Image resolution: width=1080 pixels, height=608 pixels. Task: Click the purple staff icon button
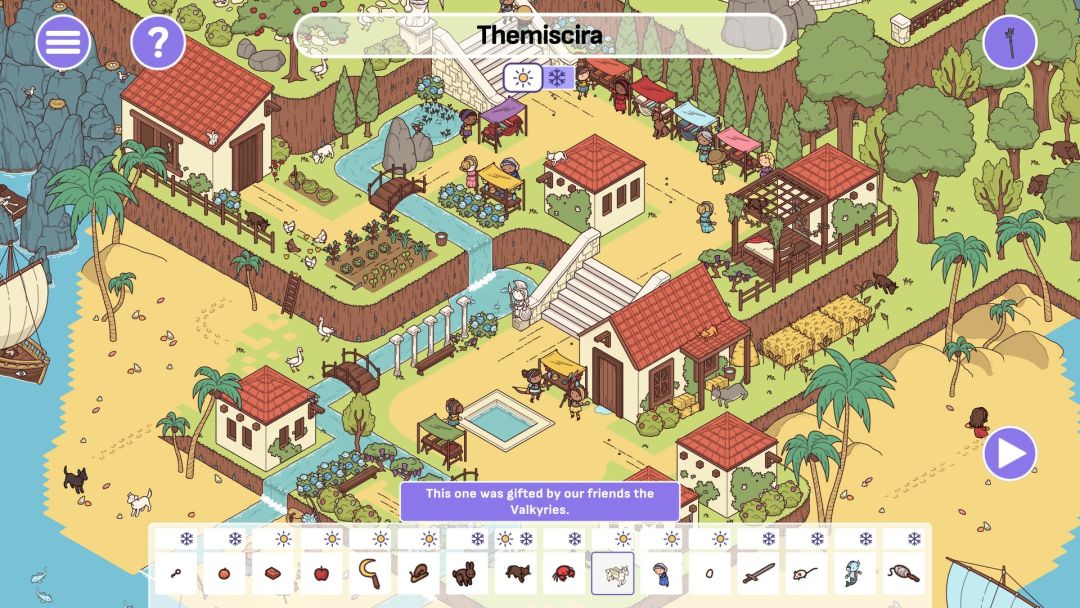[1010, 42]
